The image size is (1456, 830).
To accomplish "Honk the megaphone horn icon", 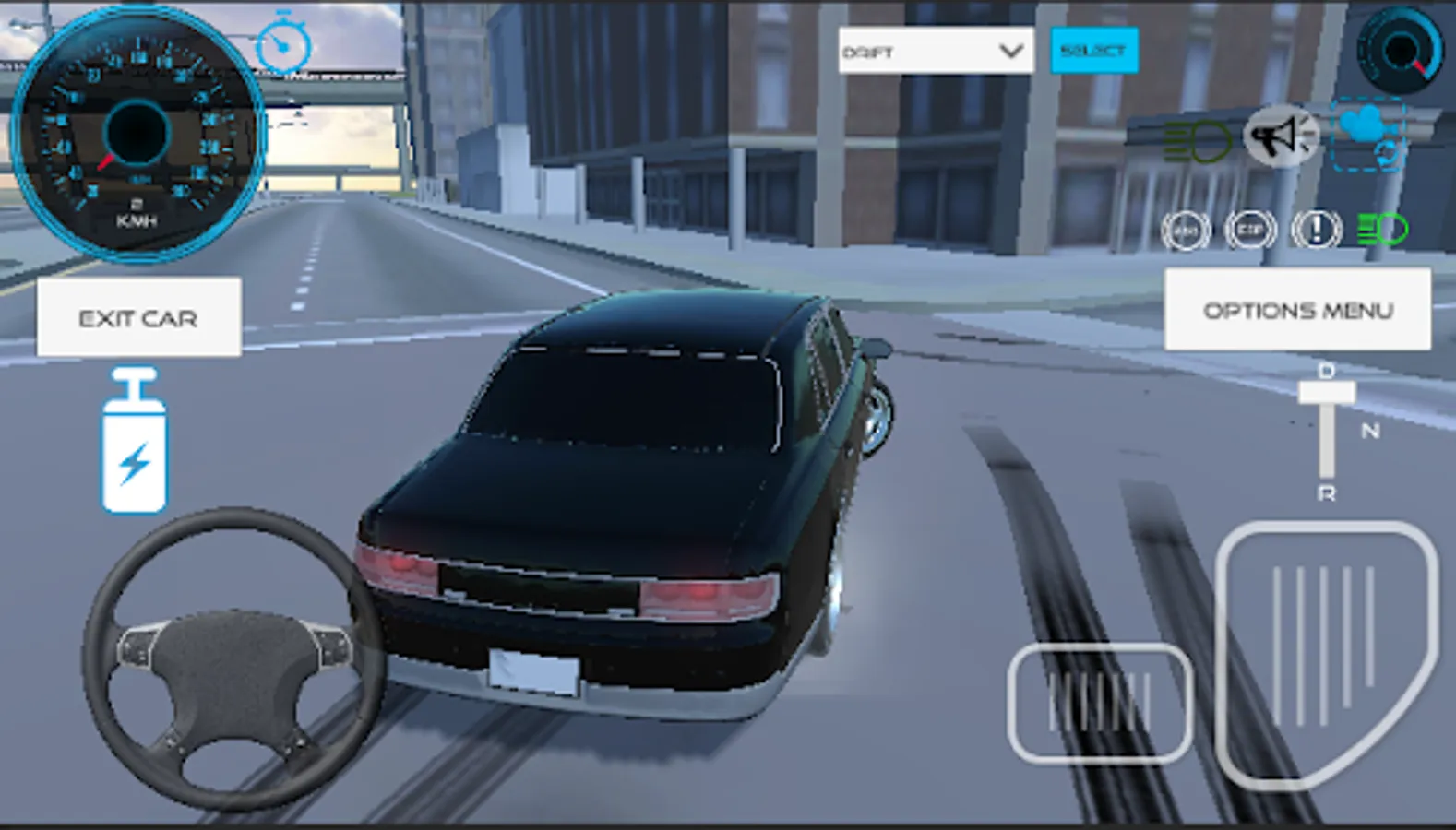I will click(1281, 136).
